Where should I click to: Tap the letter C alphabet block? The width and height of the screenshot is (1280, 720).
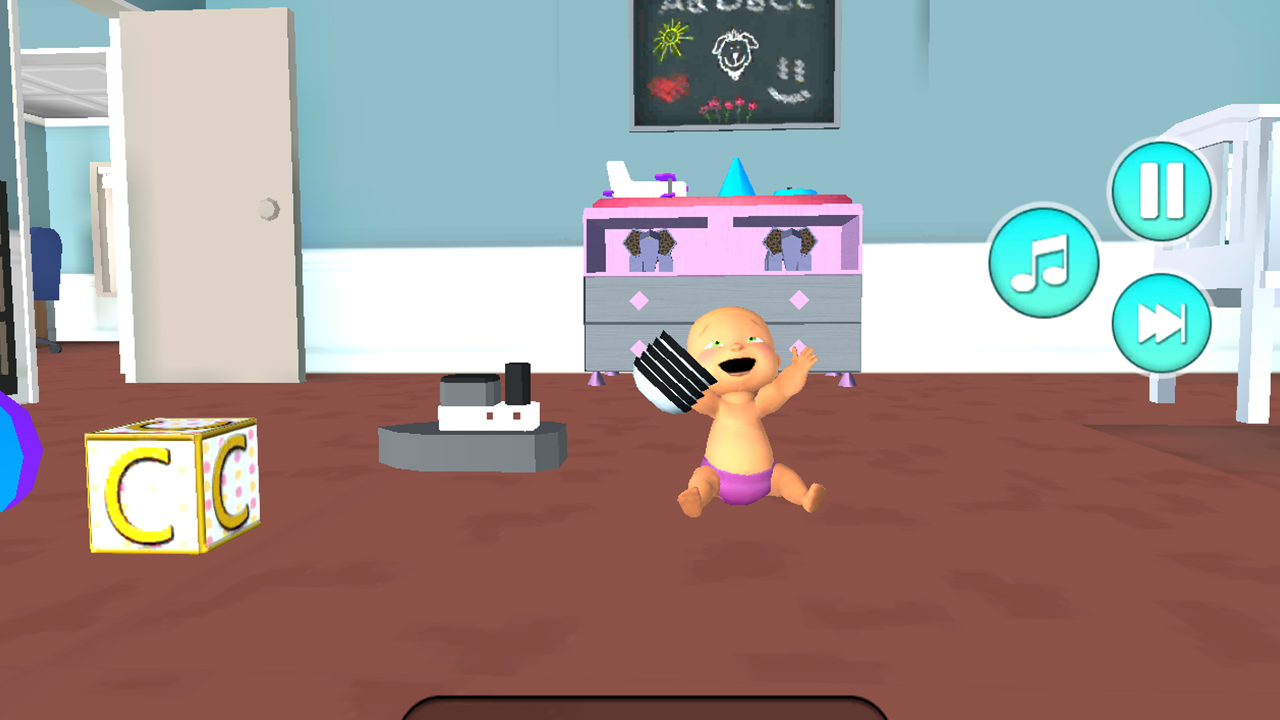click(170, 485)
